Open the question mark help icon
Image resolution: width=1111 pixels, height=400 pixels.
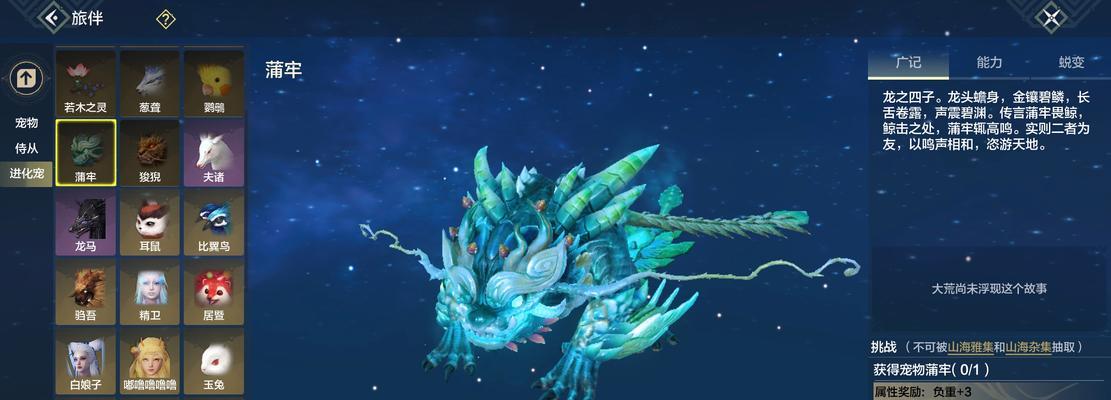click(166, 19)
